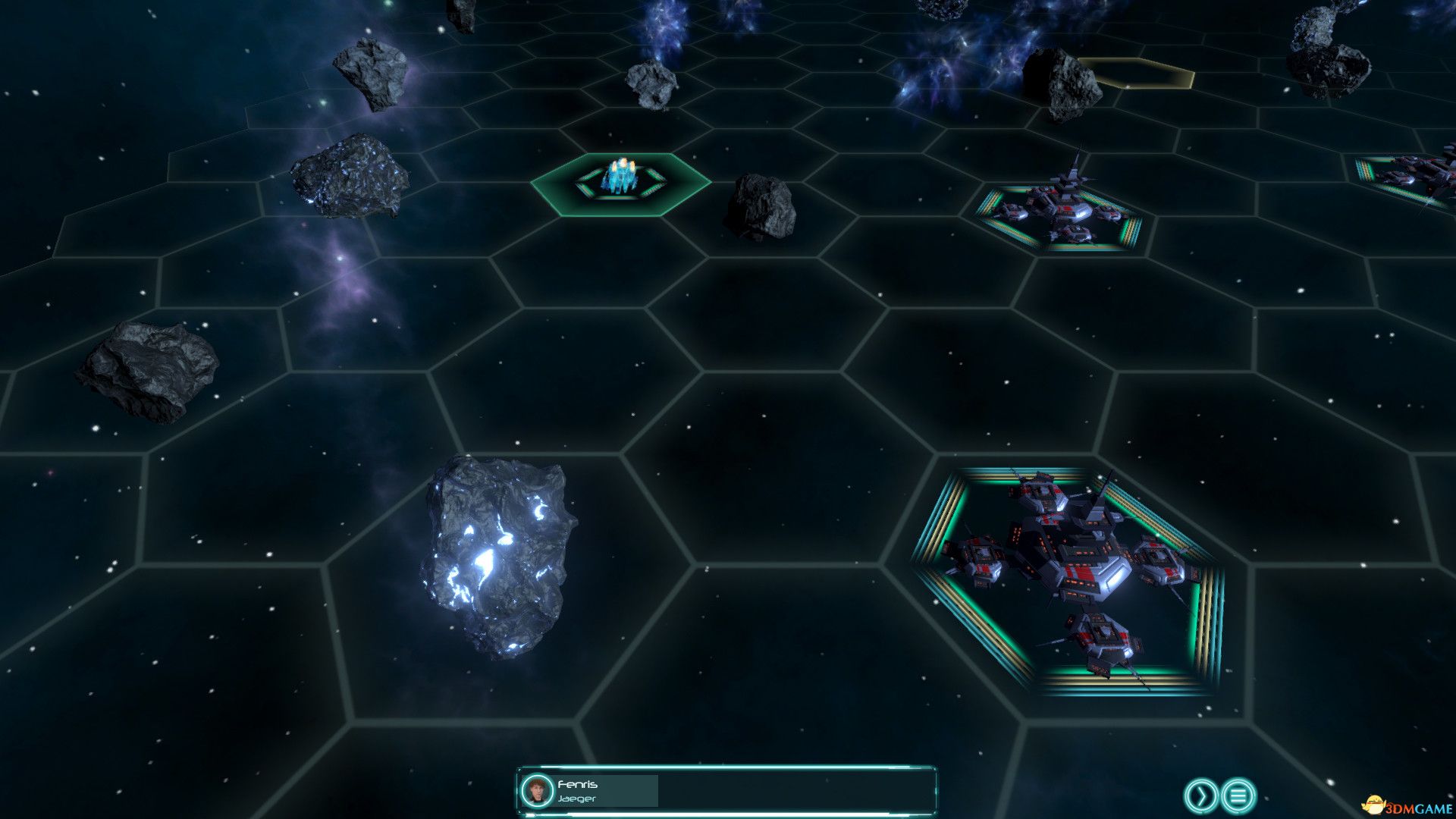Open the round three-line menu button

(x=1238, y=795)
